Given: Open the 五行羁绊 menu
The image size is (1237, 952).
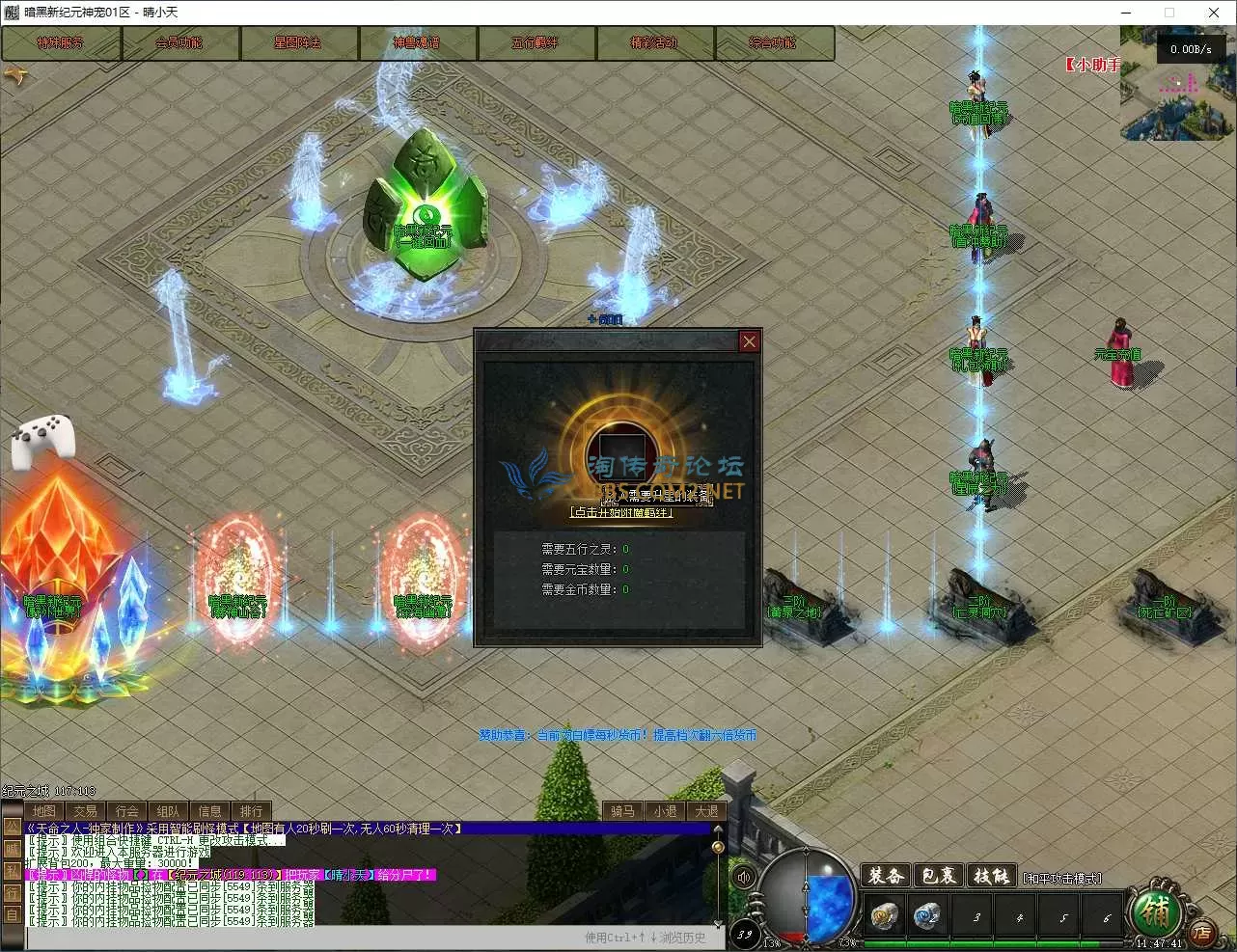Looking at the screenshot, I should [x=536, y=43].
